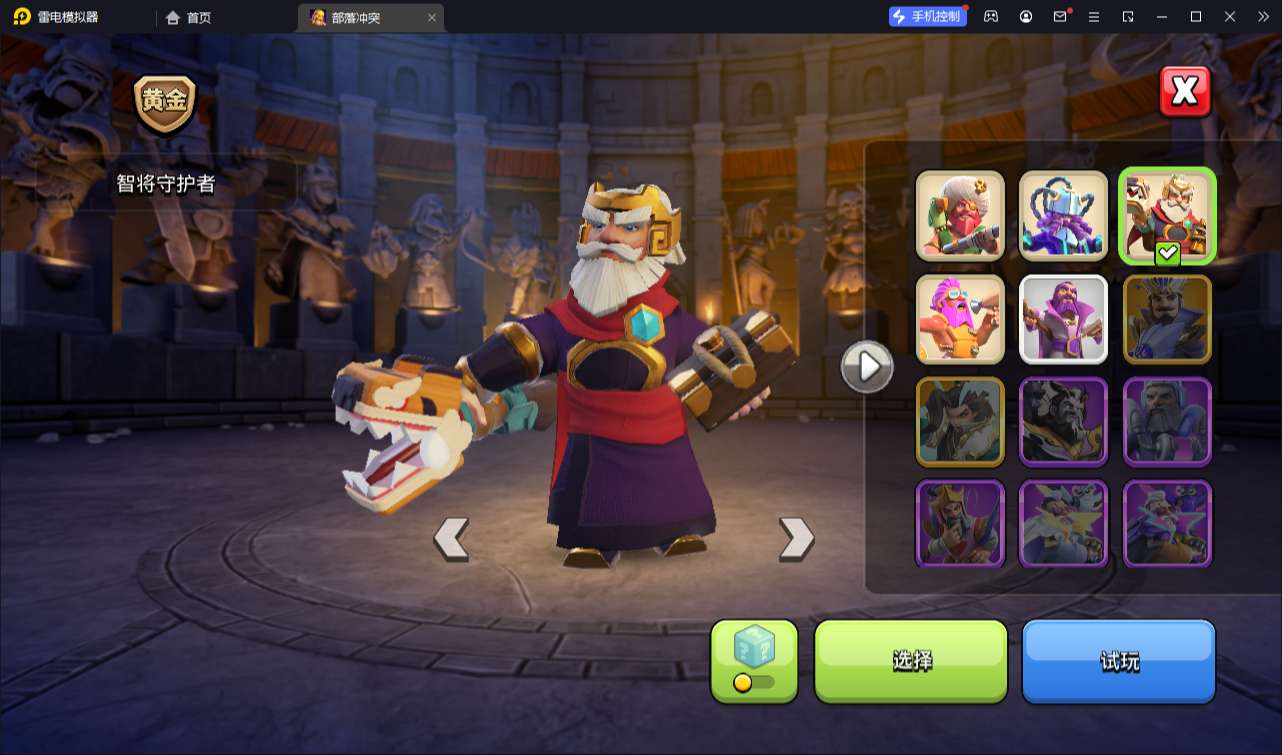This screenshot has height=755, width=1282.
Task: Choose the blue jellyfish-helmet warden skin
Action: pos(1063,215)
